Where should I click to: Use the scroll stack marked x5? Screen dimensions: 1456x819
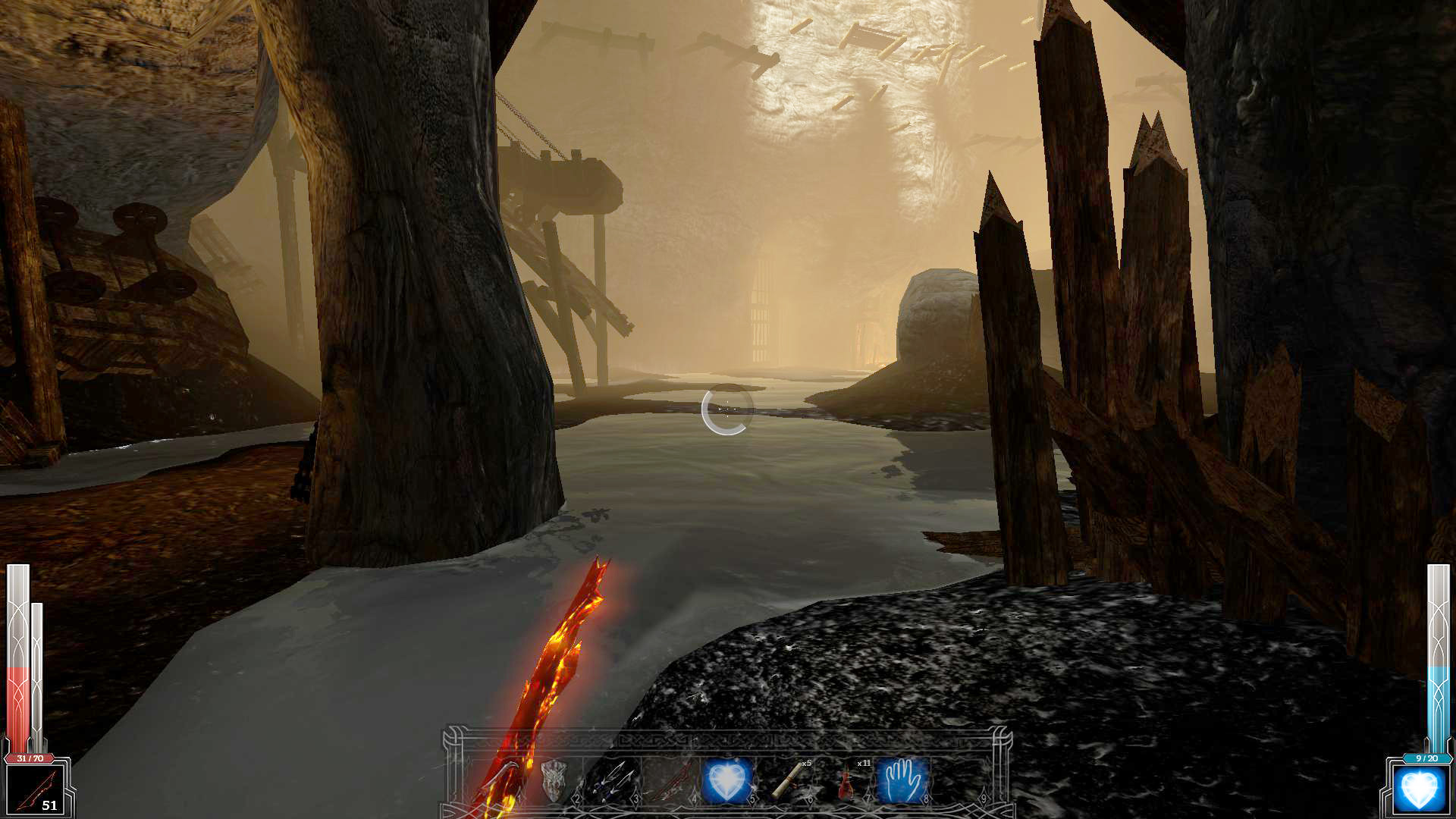(788, 780)
